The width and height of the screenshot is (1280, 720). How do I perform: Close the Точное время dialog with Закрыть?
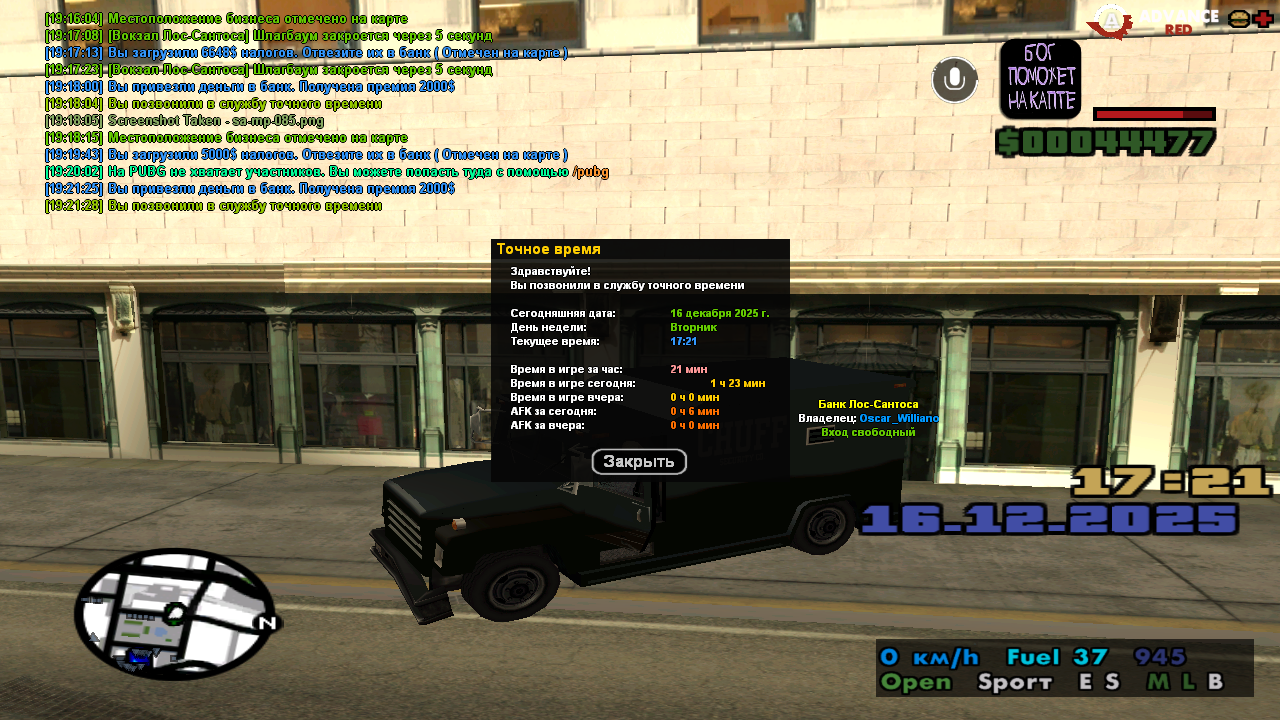pos(639,462)
